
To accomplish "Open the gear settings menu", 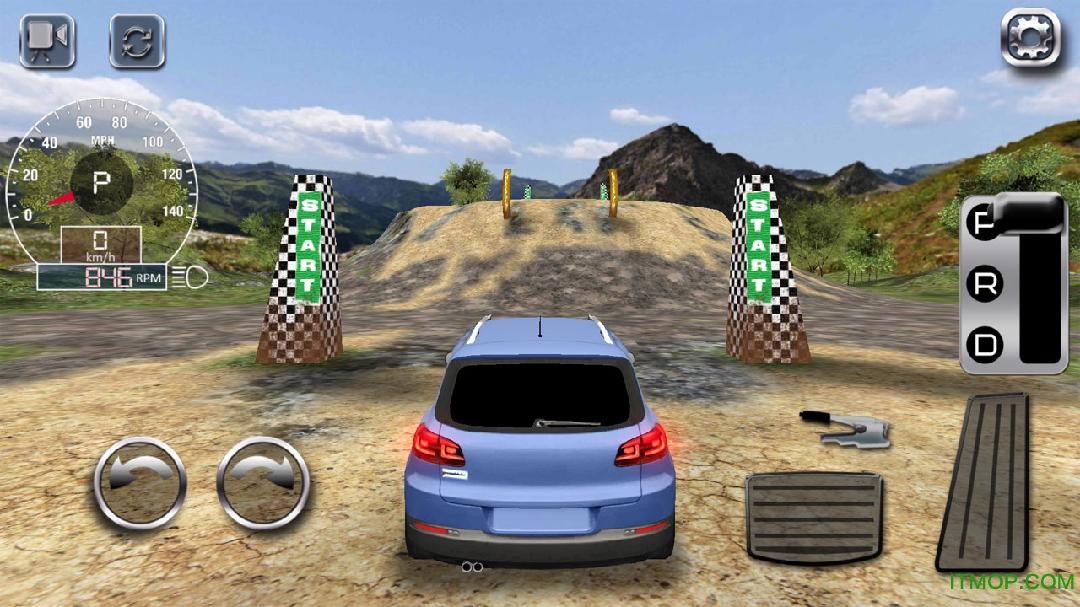I will click(x=1030, y=38).
